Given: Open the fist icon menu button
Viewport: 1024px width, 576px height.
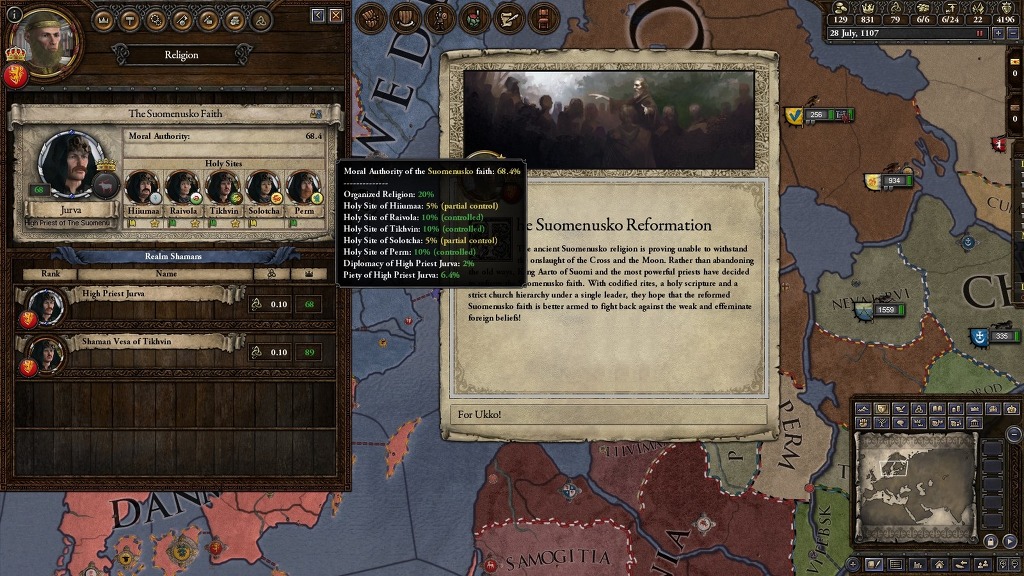Looking at the screenshot, I should pyautogui.click(x=372, y=18).
